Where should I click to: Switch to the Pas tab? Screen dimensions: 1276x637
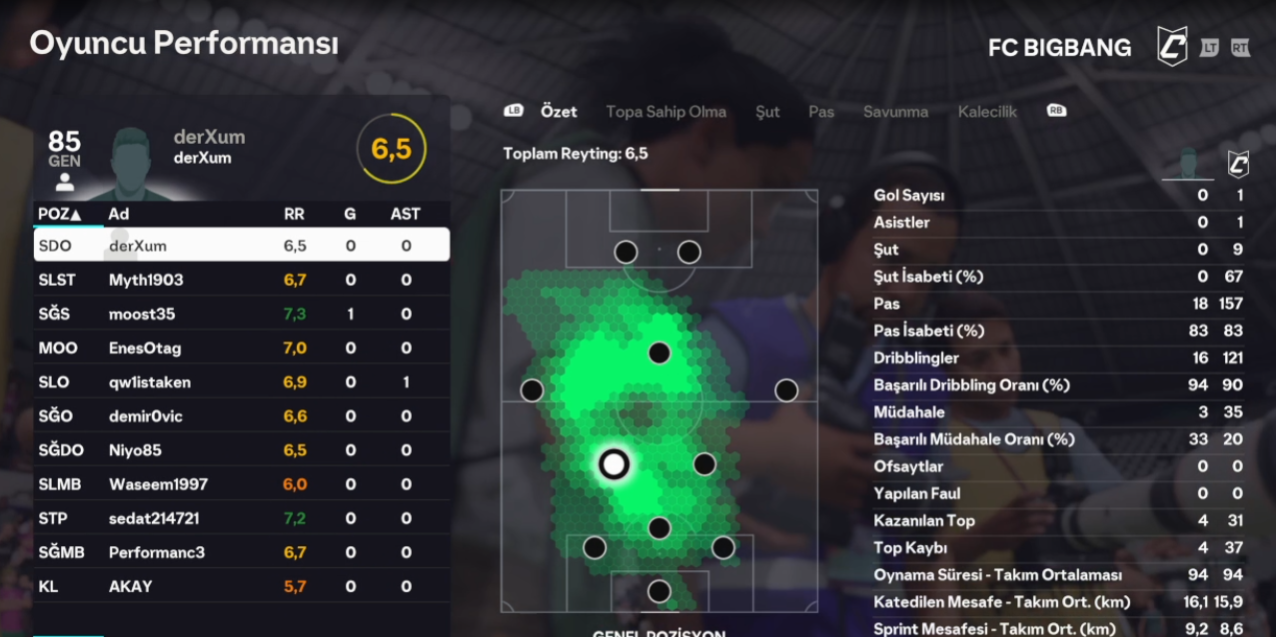pos(821,112)
